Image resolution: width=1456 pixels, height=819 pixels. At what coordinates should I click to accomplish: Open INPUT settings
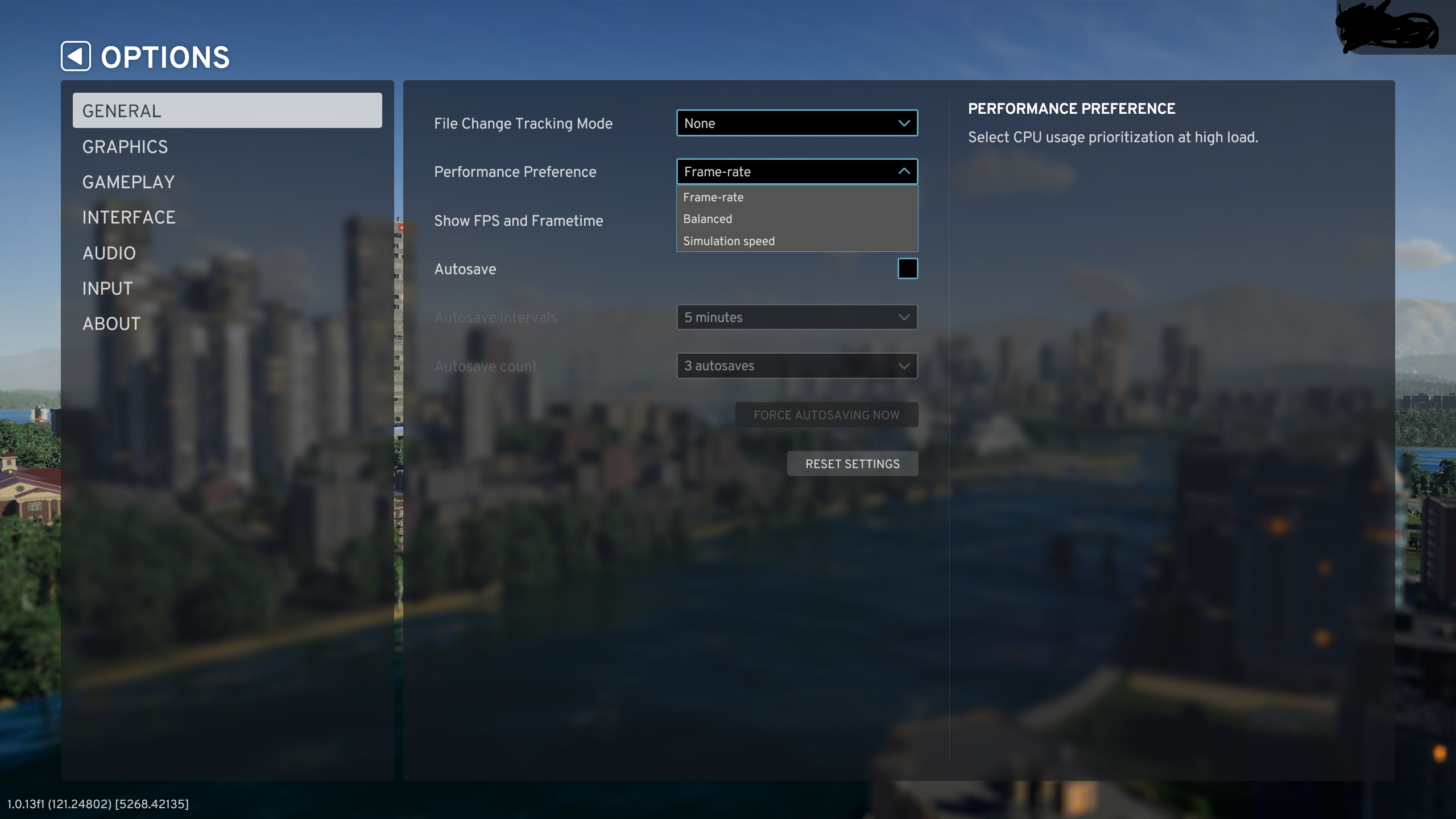107,288
